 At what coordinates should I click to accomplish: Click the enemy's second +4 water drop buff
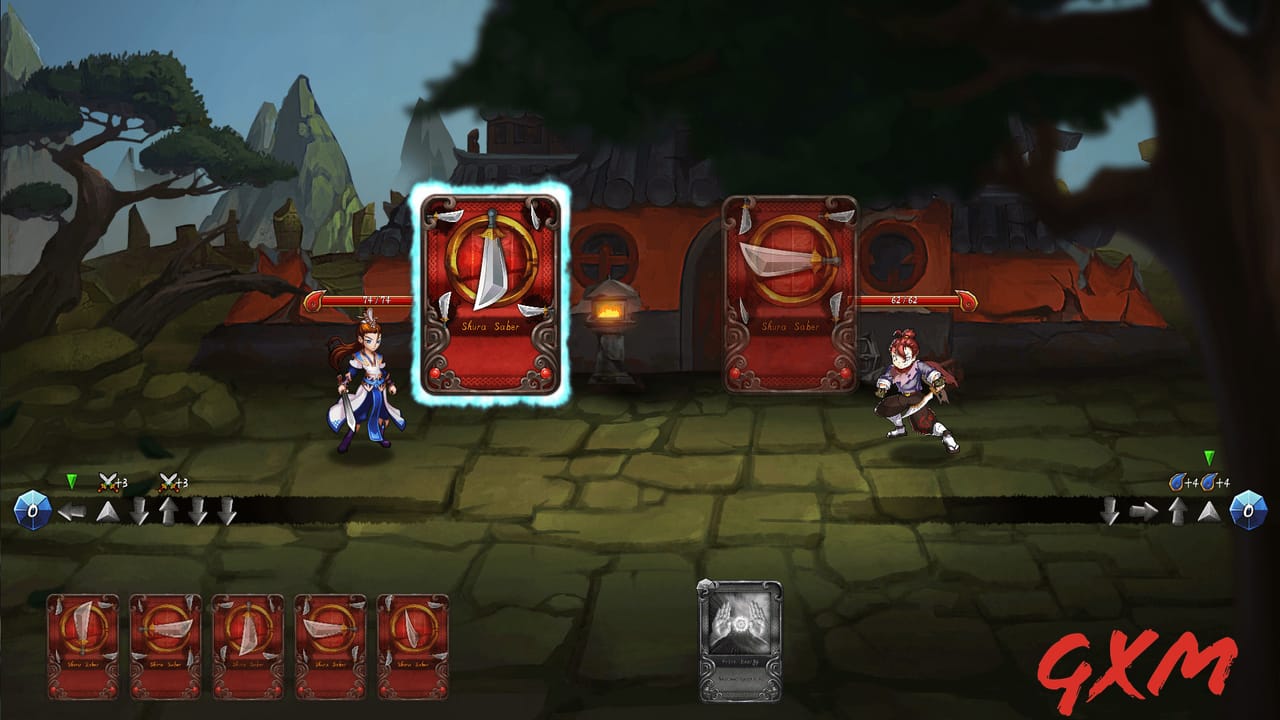coord(1210,482)
